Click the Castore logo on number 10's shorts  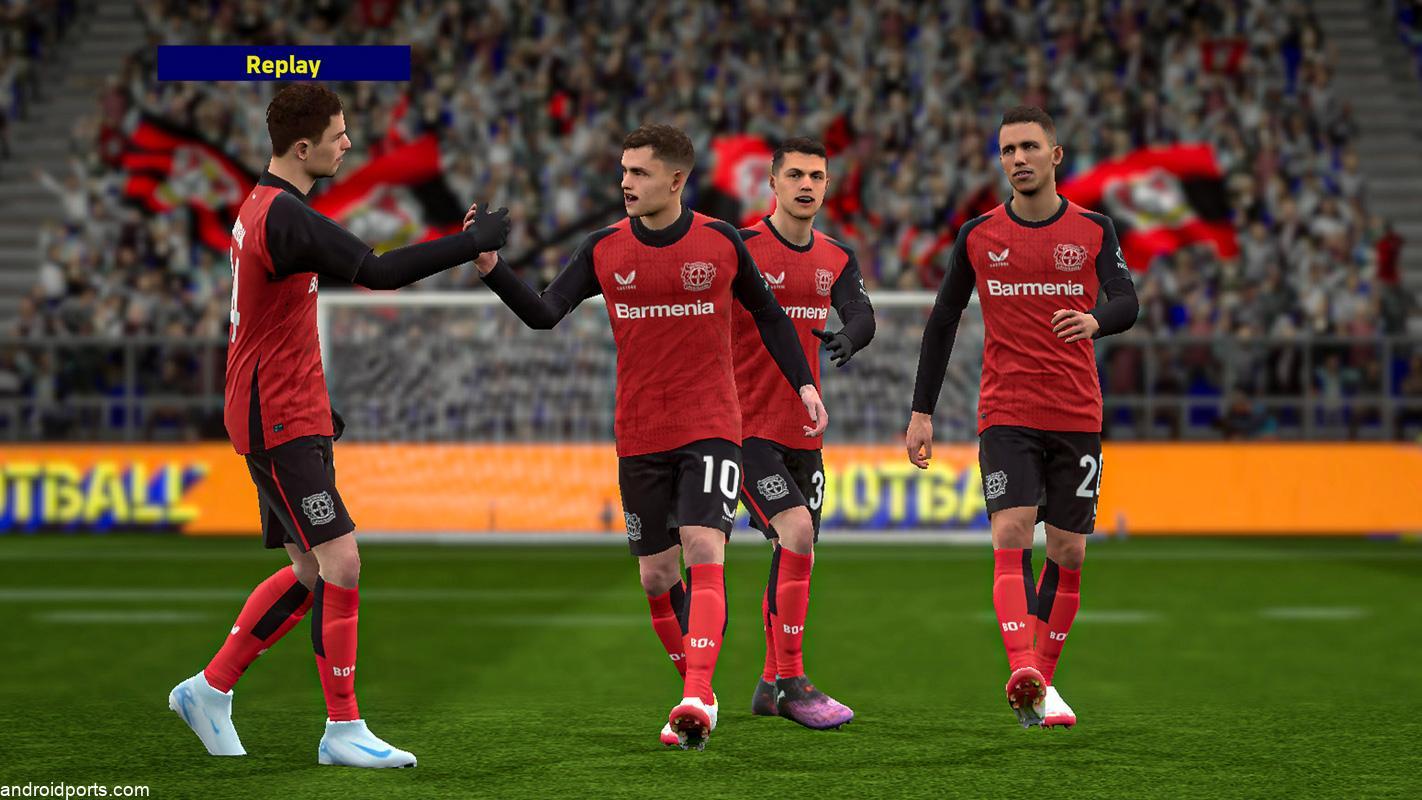726,513
